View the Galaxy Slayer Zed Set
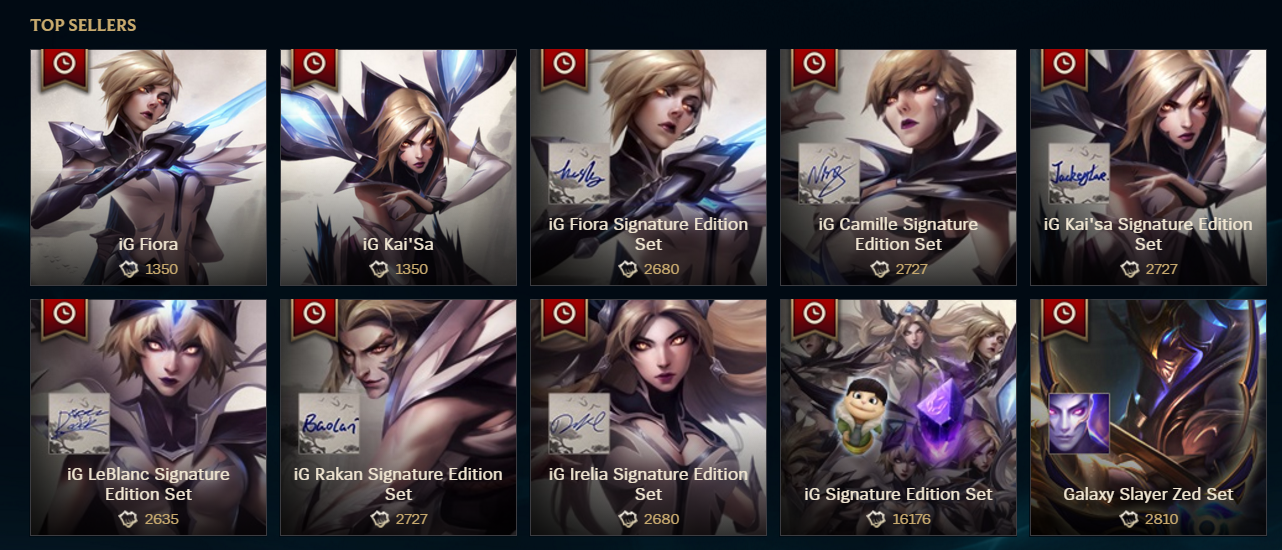This screenshot has height=550, width=1282. [x=1148, y=417]
